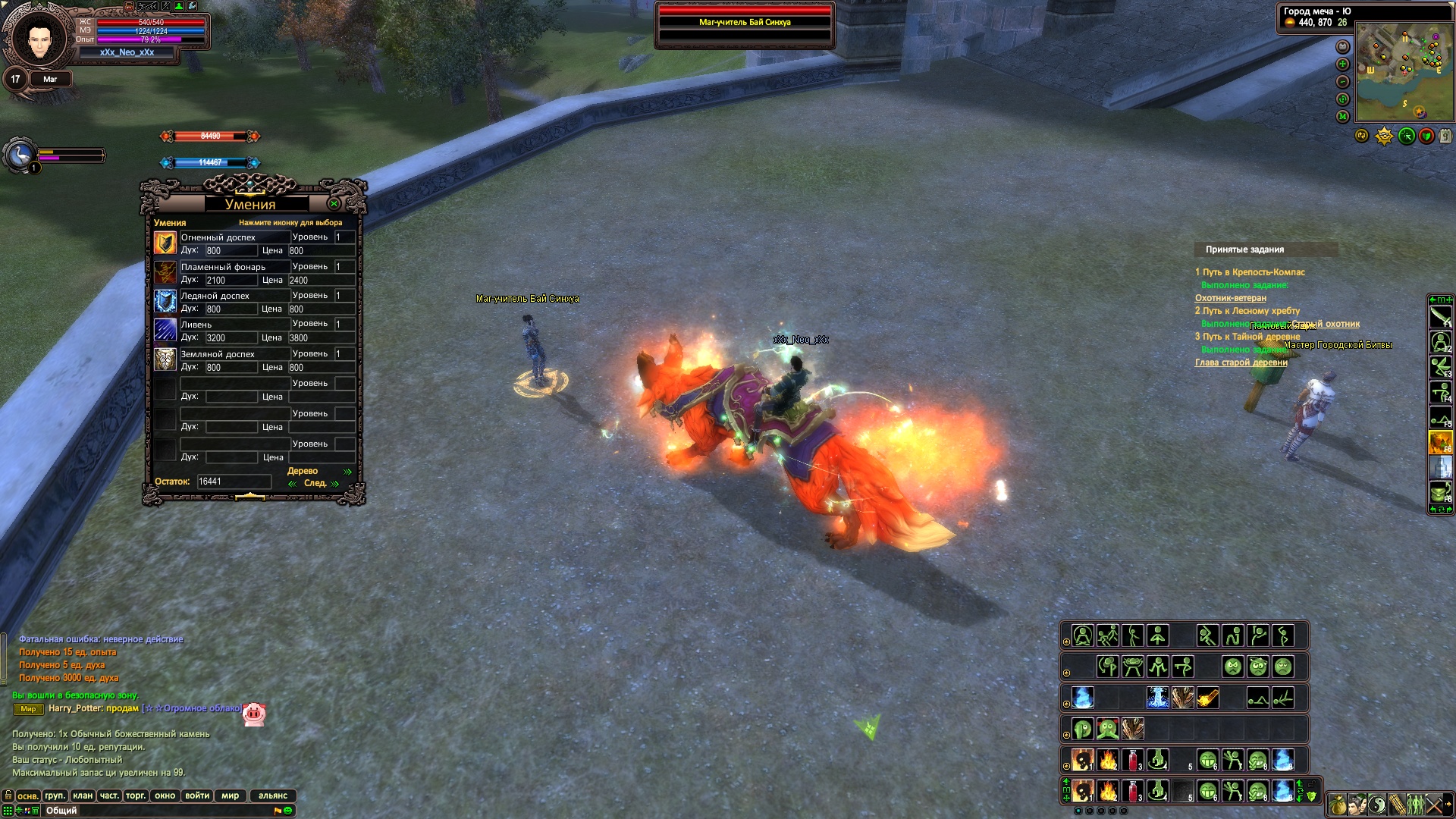
Task: Open the Дерево skill tree
Action: [x=303, y=471]
